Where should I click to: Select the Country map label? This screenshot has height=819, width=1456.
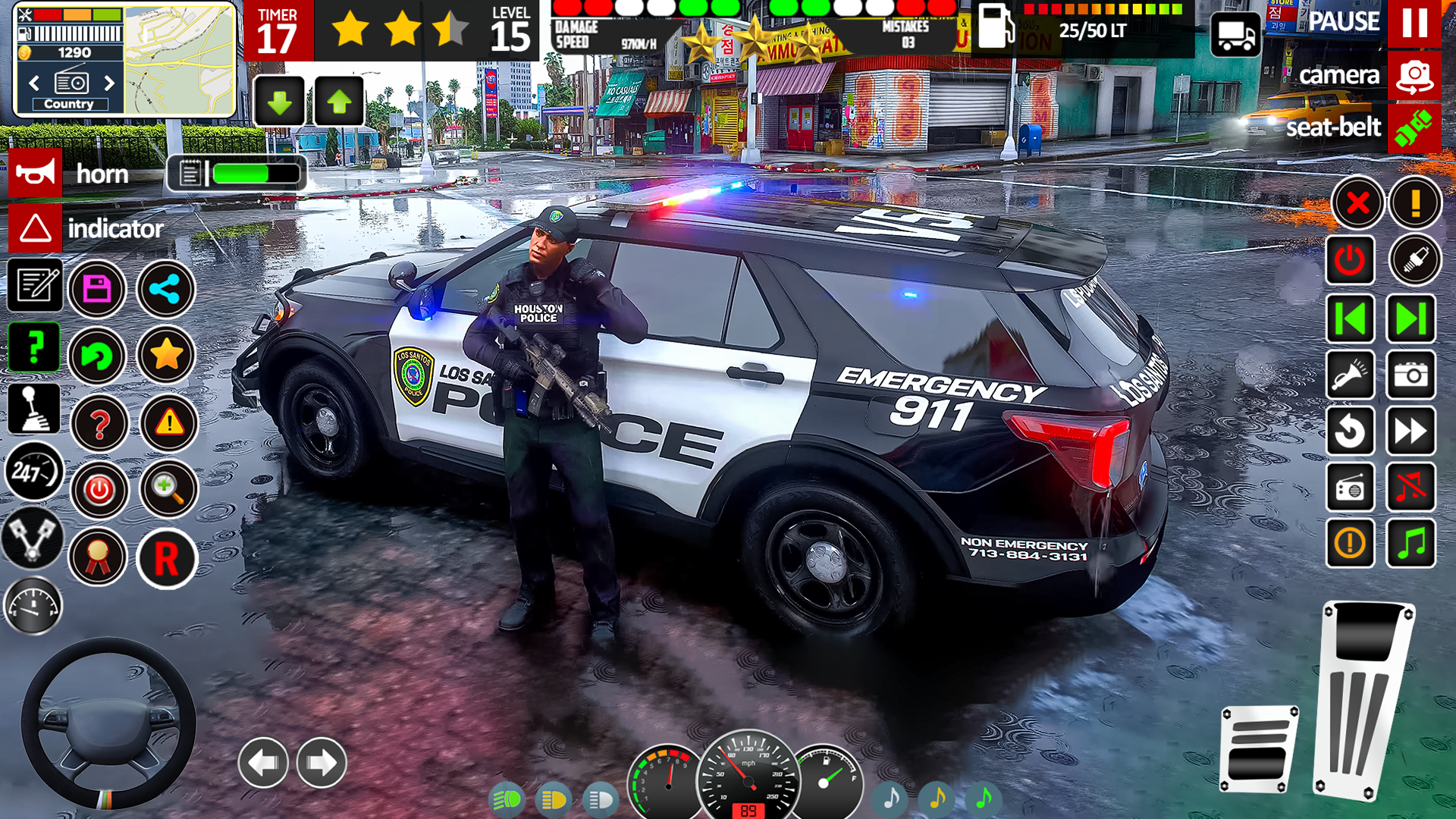click(x=71, y=104)
